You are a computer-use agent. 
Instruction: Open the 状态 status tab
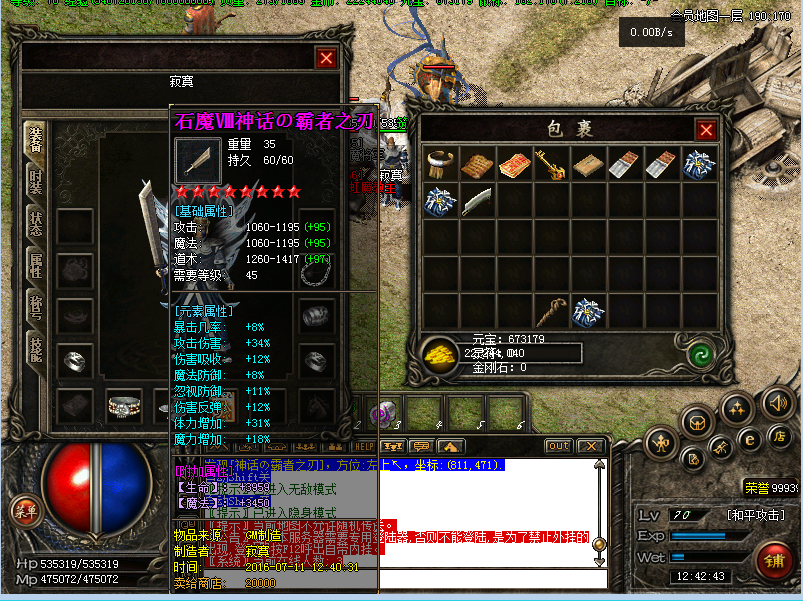(x=35, y=223)
